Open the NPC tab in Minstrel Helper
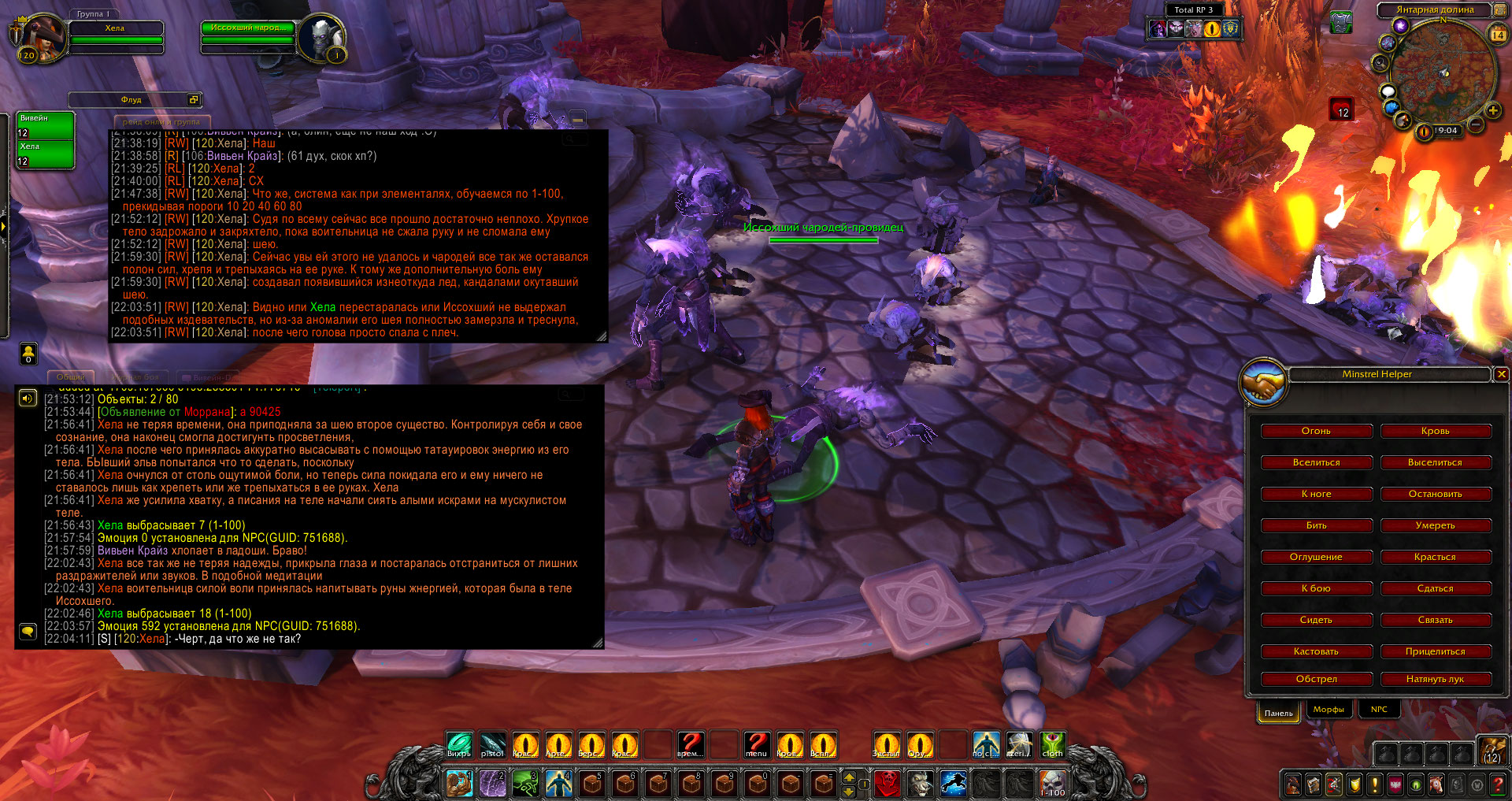Screen dimensions: 1512x801 tap(1379, 710)
